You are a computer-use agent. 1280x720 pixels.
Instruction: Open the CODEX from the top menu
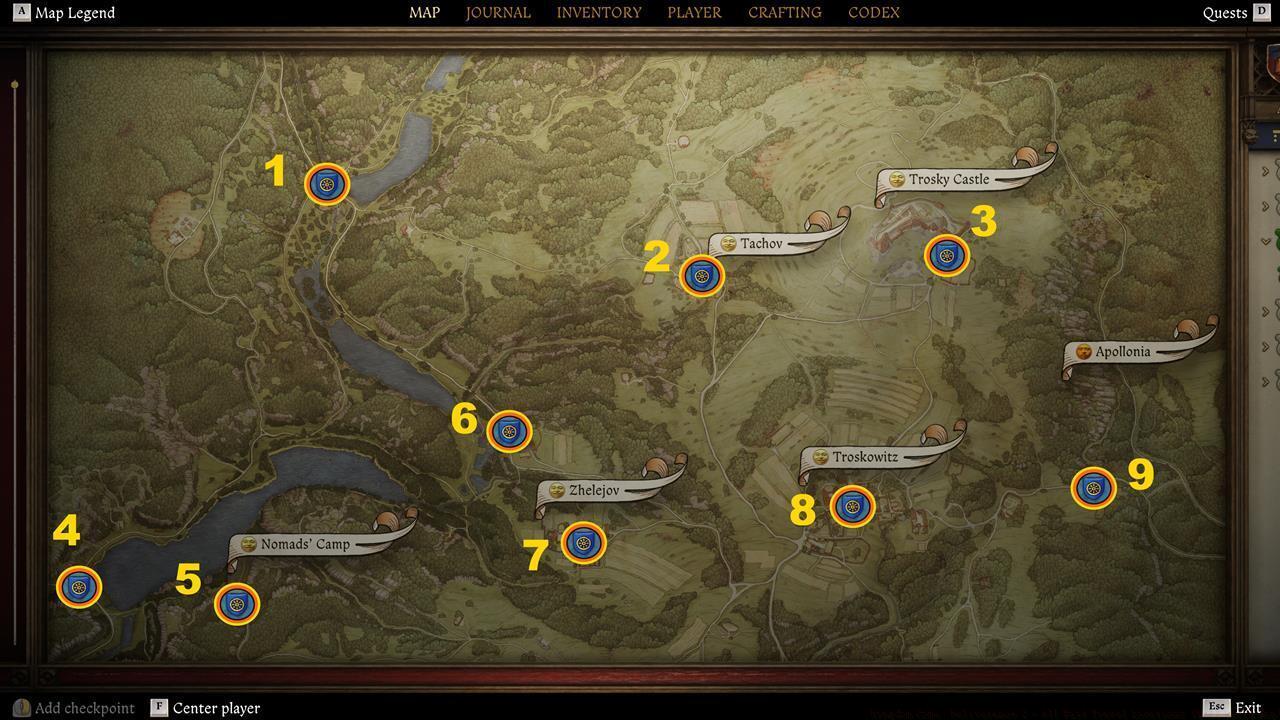(872, 12)
